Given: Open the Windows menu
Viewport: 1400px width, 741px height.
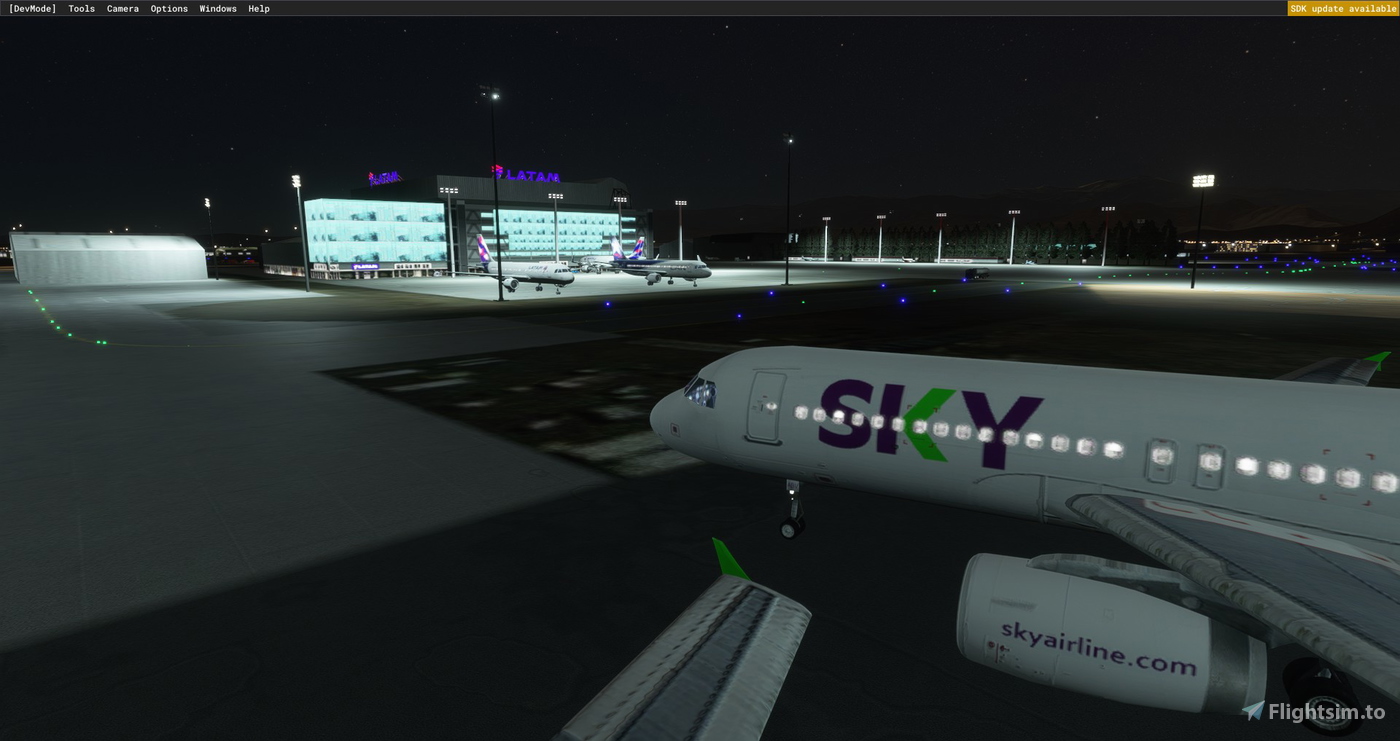Looking at the screenshot, I should click(x=217, y=8).
